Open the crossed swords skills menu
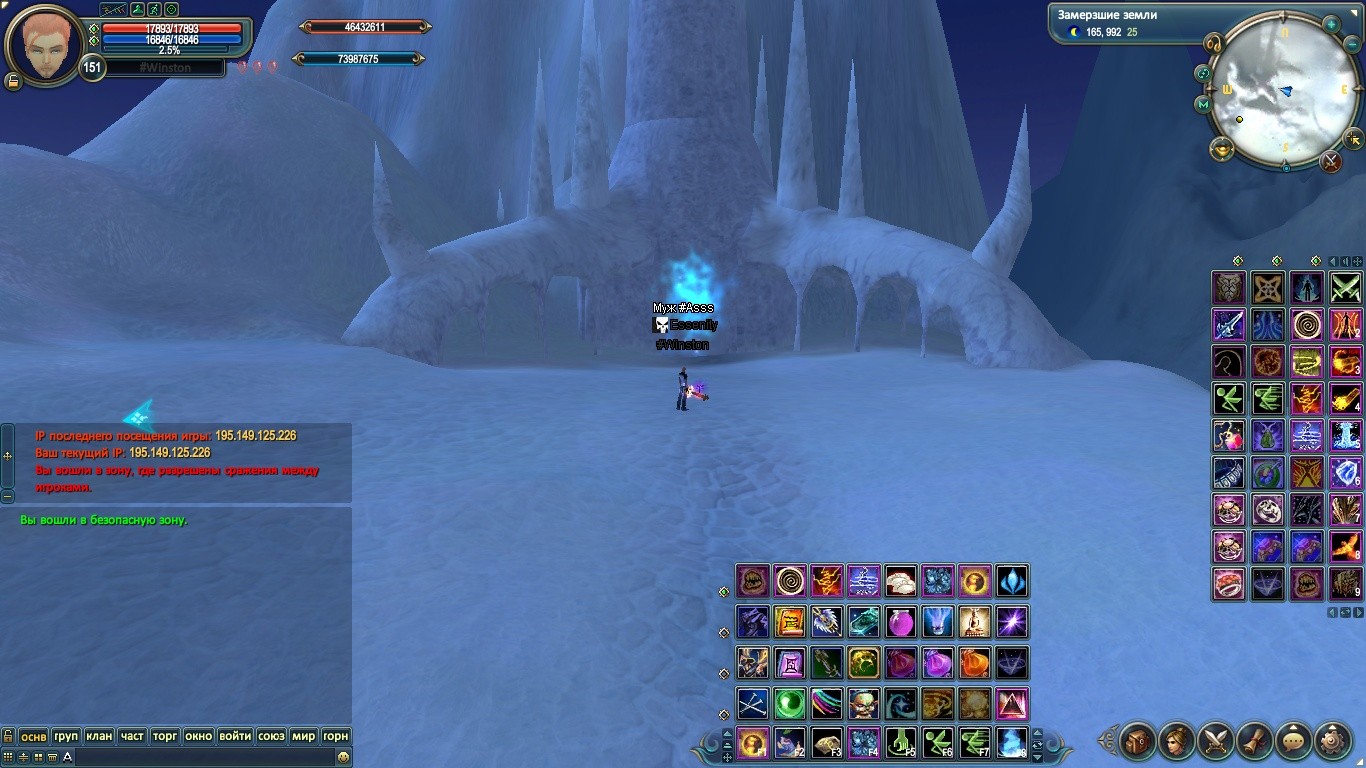Image resolution: width=1366 pixels, height=768 pixels. click(1216, 742)
